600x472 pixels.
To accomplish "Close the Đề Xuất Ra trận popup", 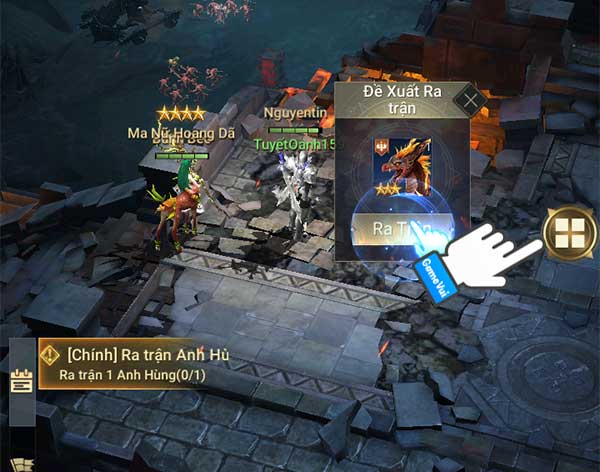I will point(469,99).
